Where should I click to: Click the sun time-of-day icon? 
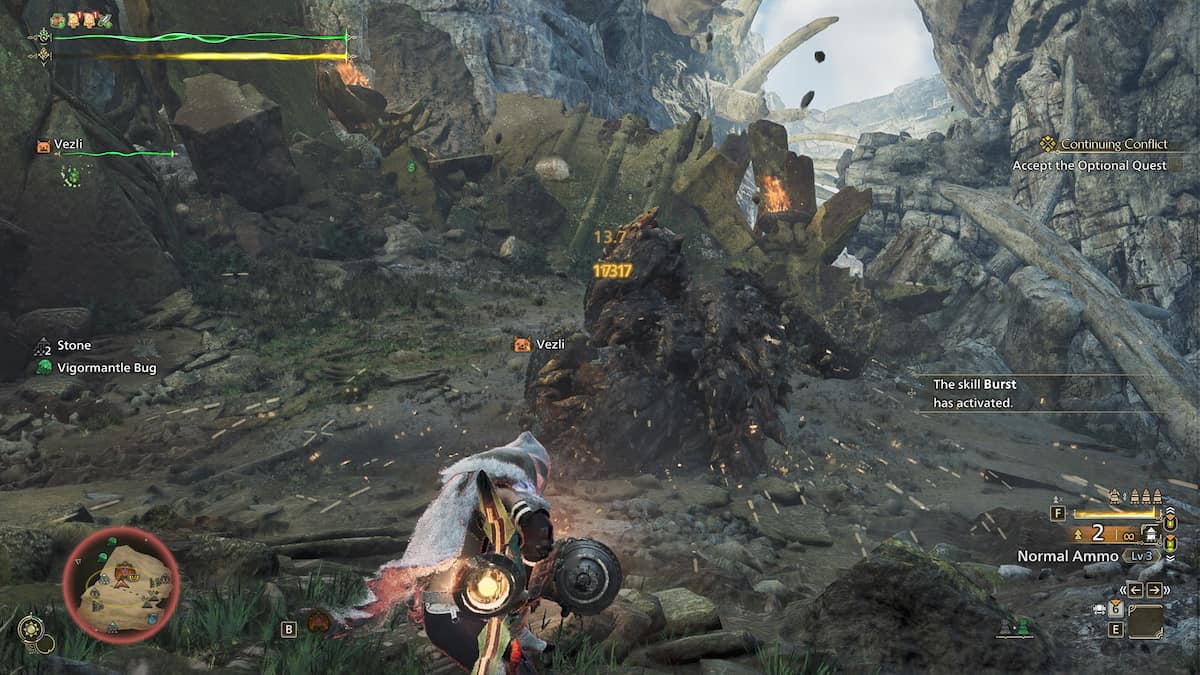coord(32,627)
